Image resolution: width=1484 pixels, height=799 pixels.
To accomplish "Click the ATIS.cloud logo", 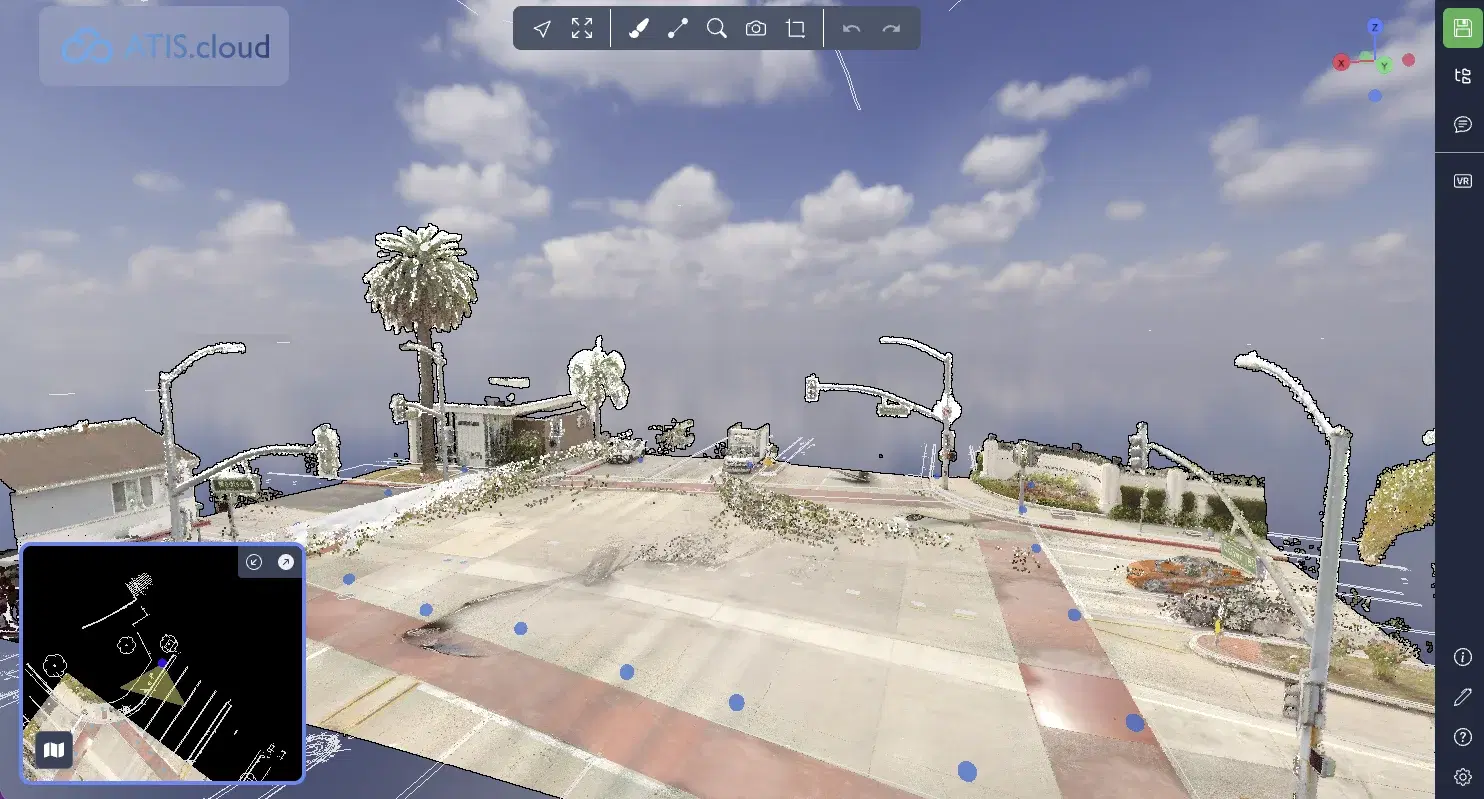I will [163, 45].
